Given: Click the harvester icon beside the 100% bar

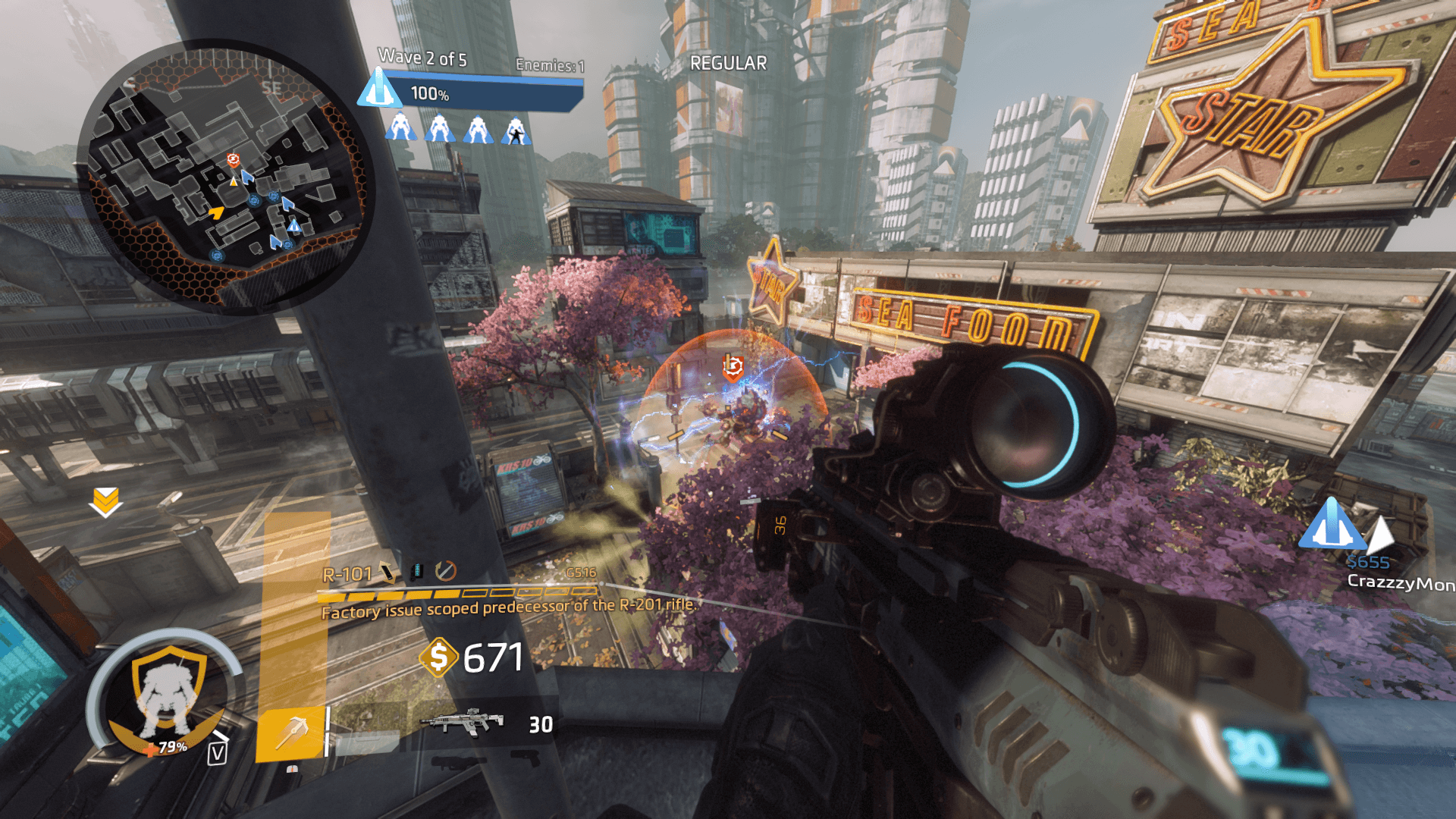Looking at the screenshot, I should click(x=379, y=88).
